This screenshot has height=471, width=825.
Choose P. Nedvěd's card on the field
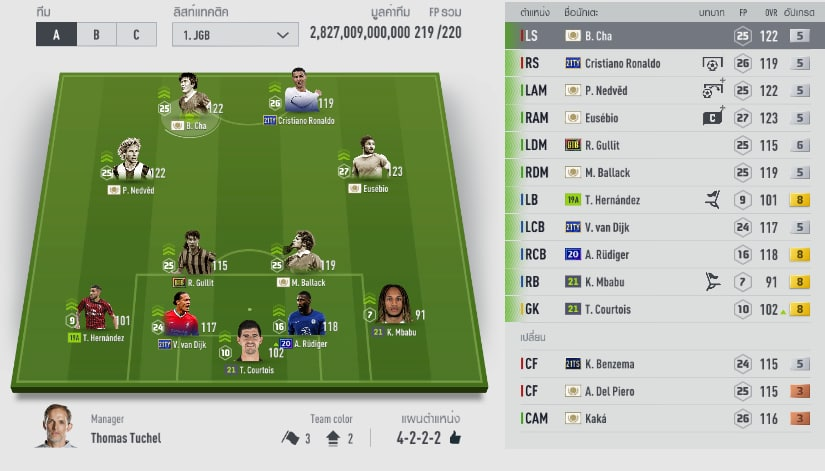pyautogui.click(x=133, y=165)
